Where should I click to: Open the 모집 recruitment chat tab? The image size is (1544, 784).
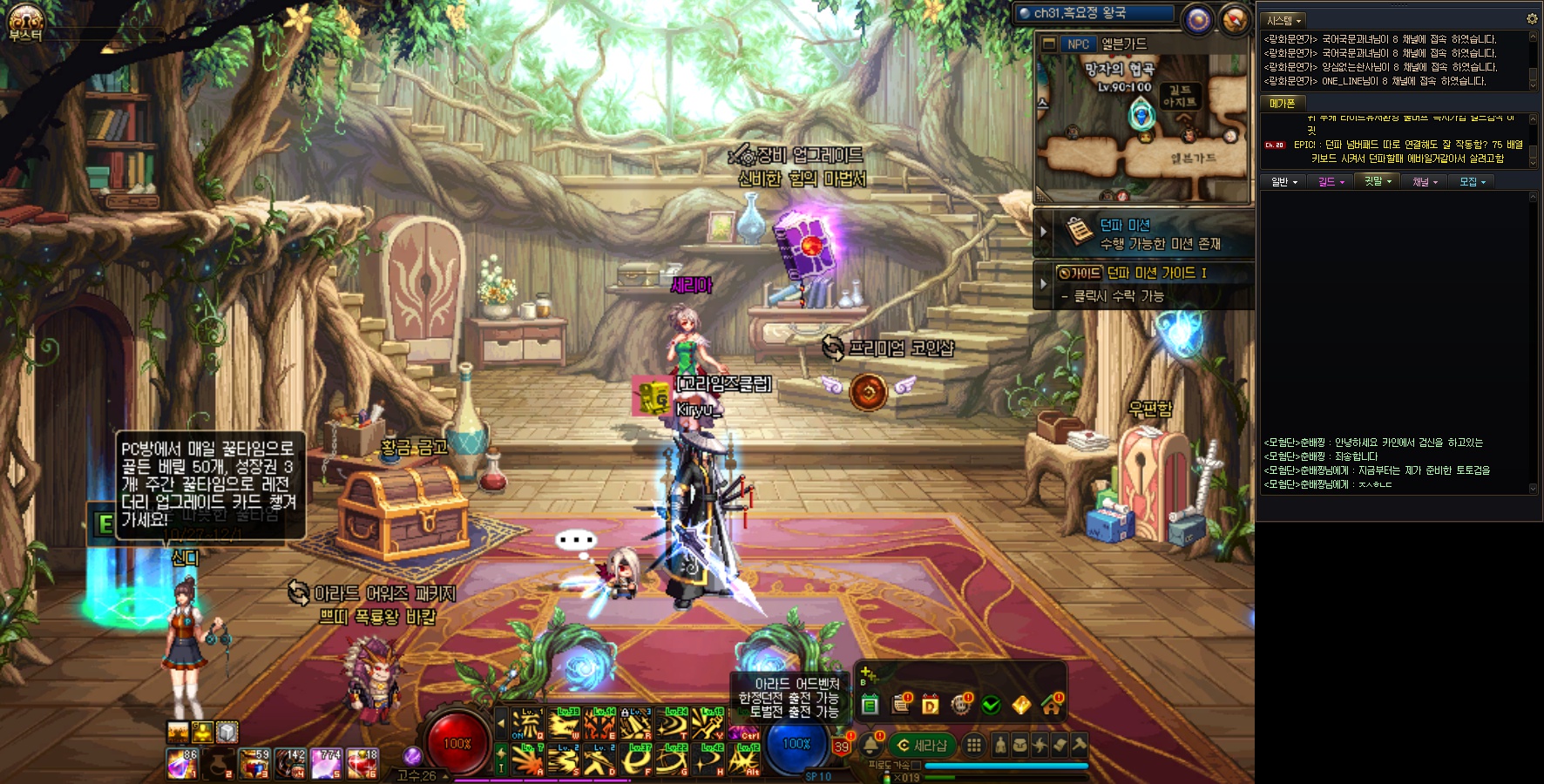[1473, 182]
